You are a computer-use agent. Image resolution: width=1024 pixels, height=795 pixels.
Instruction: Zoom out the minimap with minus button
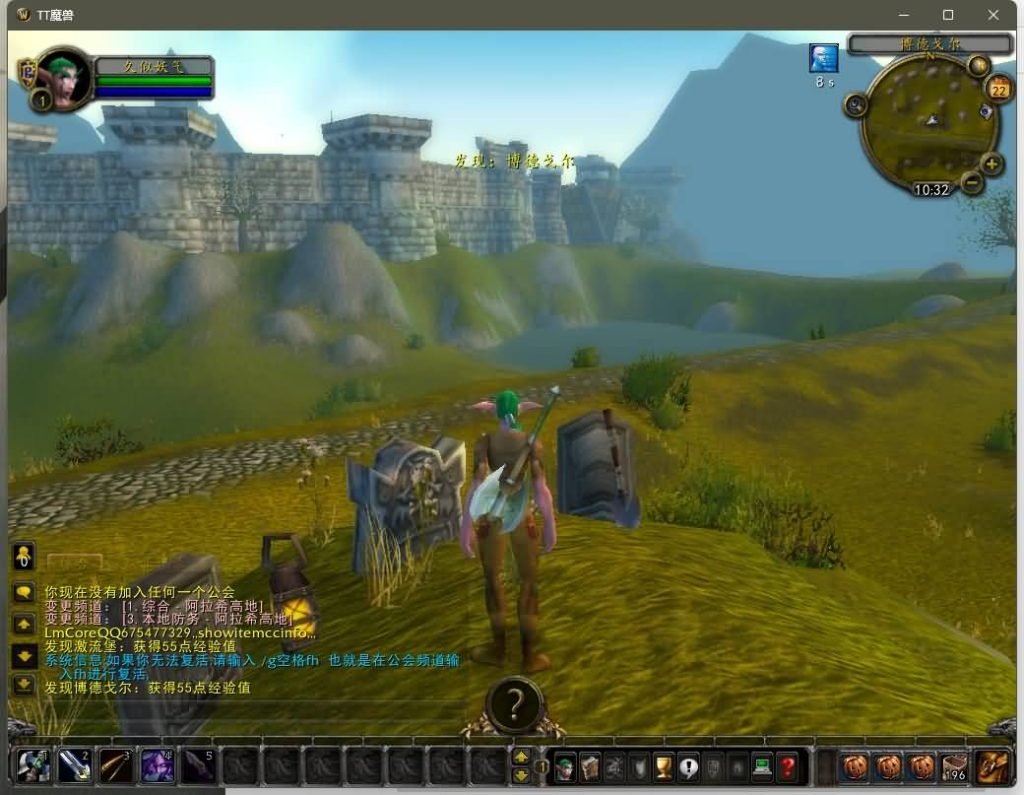(x=972, y=182)
